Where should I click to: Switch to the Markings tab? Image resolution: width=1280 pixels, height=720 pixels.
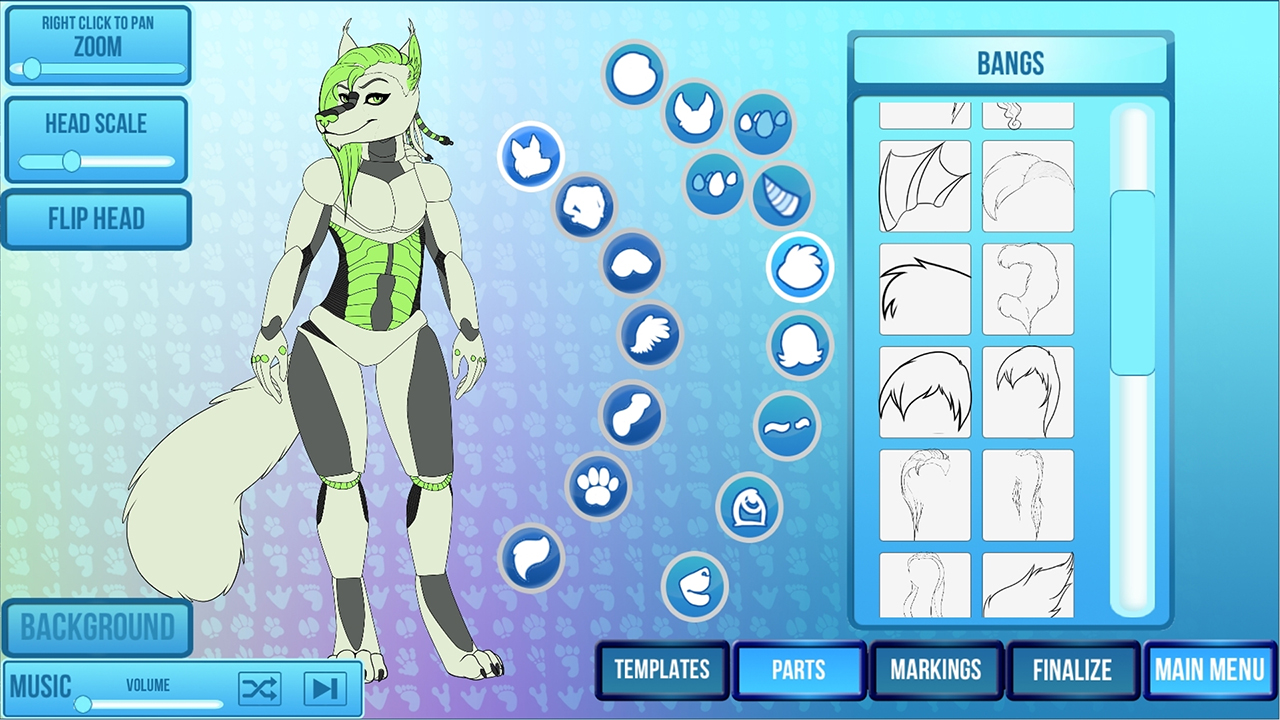click(937, 671)
